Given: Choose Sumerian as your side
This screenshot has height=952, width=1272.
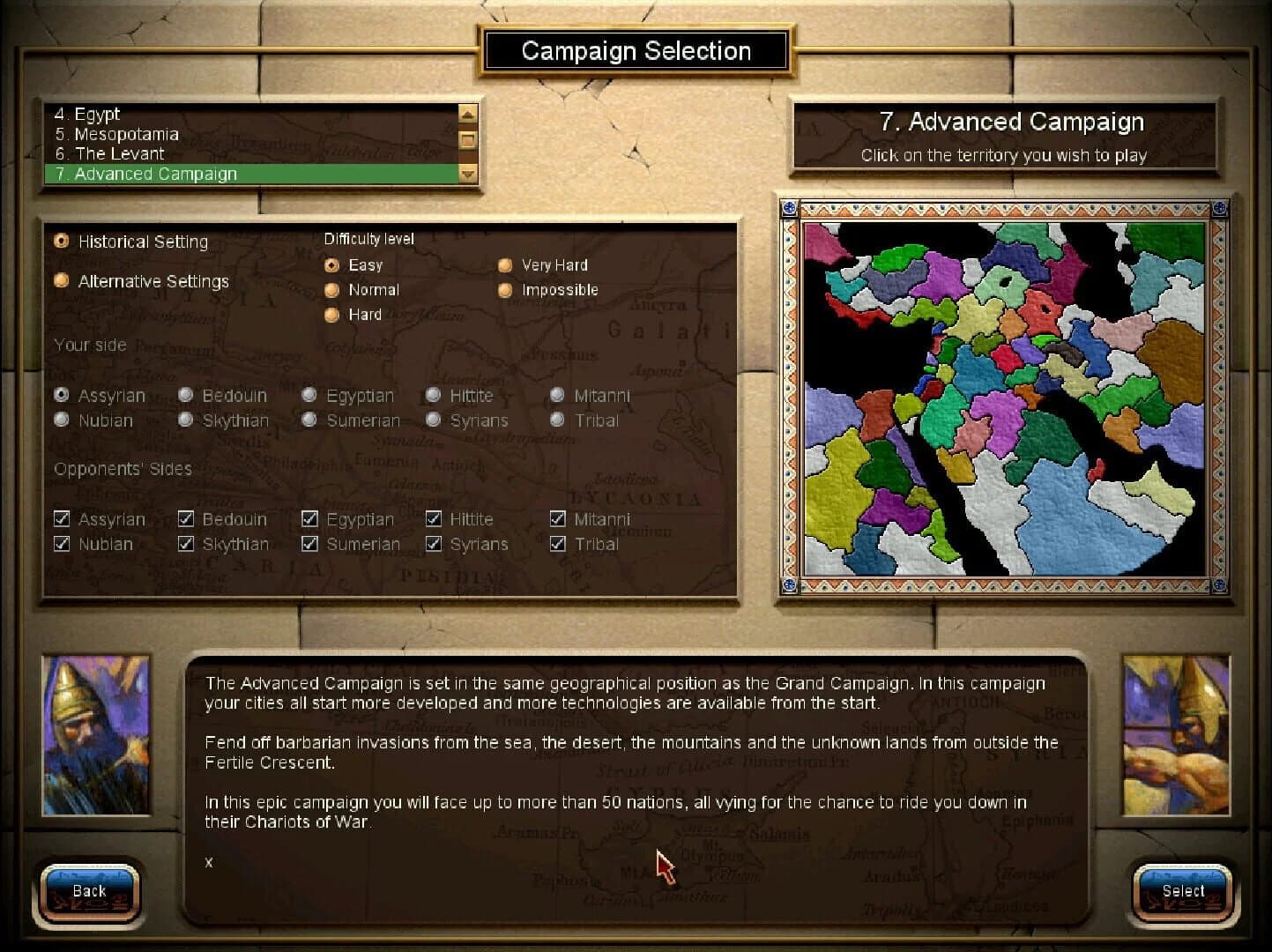Looking at the screenshot, I should click(309, 420).
